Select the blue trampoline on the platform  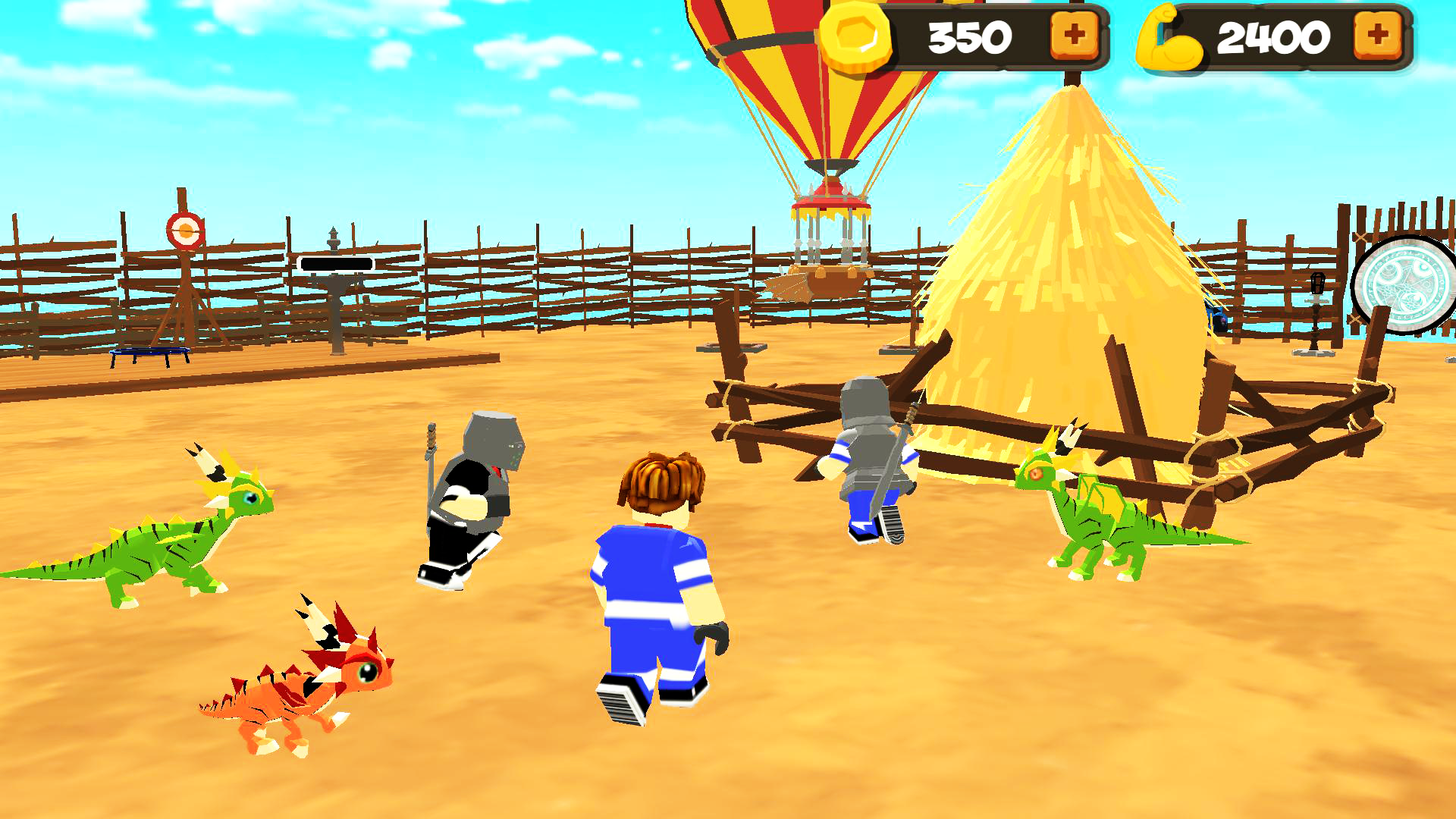[x=149, y=350]
